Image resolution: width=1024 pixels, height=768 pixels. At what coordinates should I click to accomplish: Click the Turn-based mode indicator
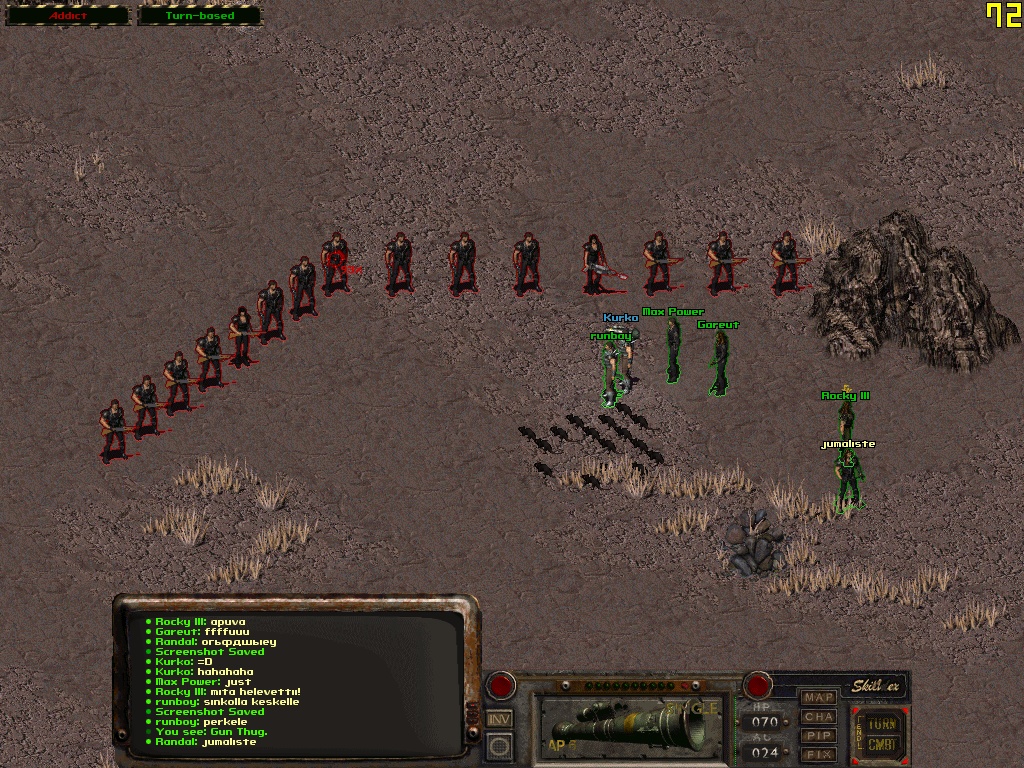(199, 16)
